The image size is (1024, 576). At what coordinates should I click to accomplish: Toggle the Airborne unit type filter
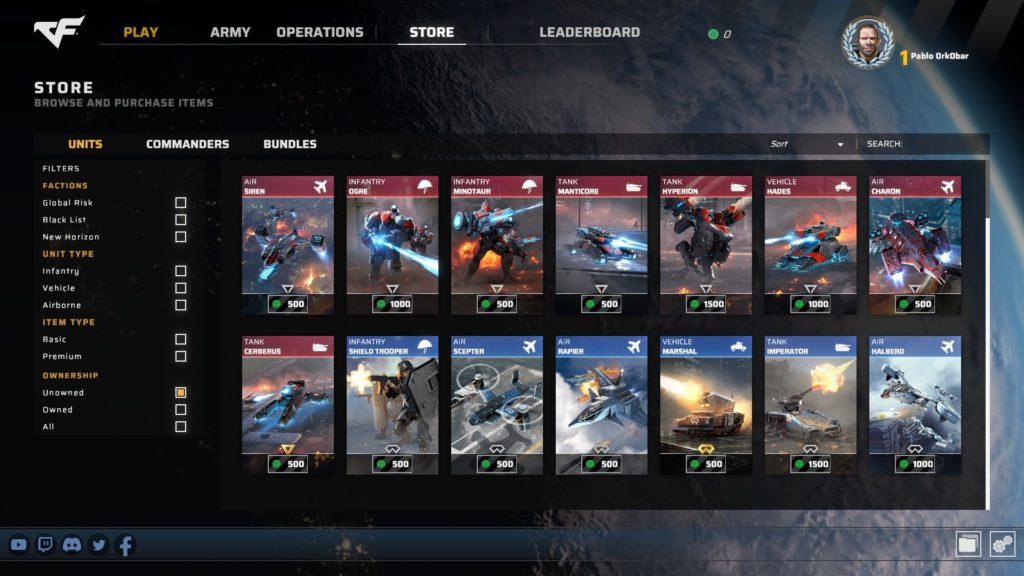(x=181, y=305)
